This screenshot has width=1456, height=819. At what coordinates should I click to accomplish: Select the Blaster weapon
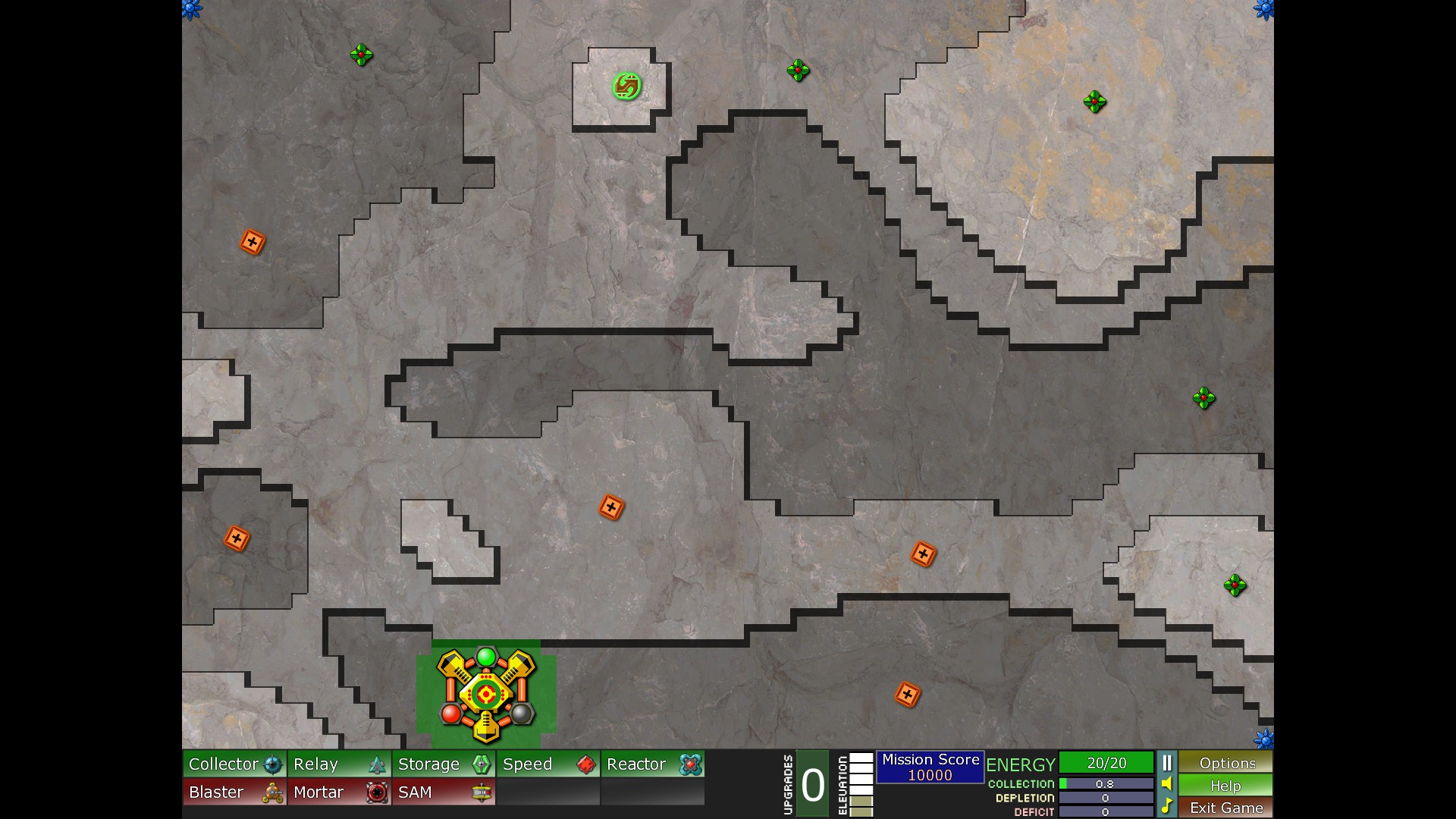click(234, 792)
